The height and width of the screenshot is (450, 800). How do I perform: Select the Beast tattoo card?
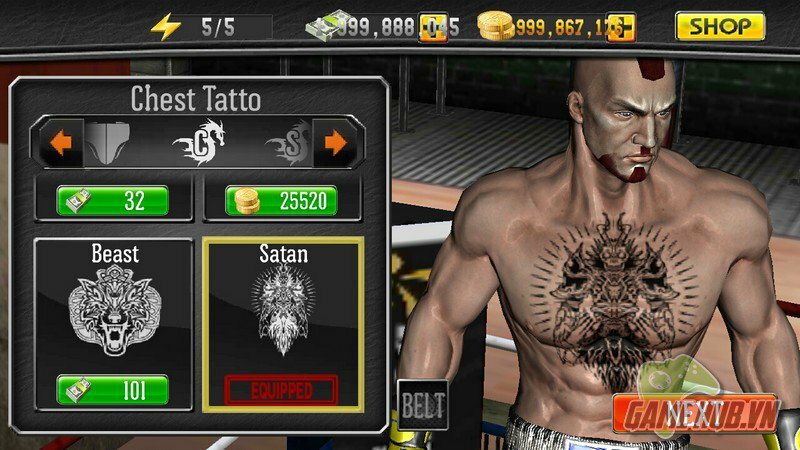pos(112,306)
